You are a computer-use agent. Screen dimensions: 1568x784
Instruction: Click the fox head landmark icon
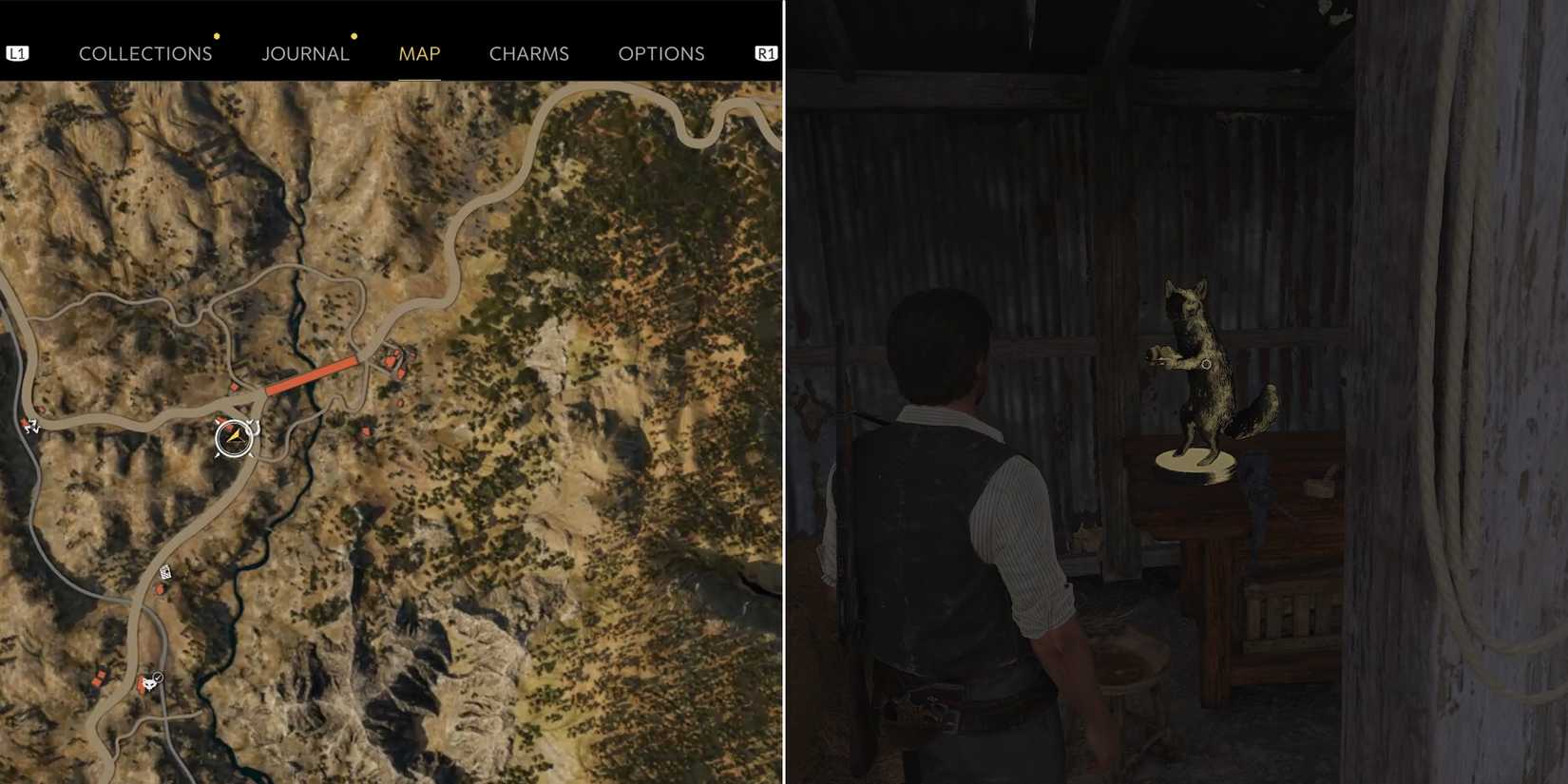pyautogui.click(x=149, y=684)
